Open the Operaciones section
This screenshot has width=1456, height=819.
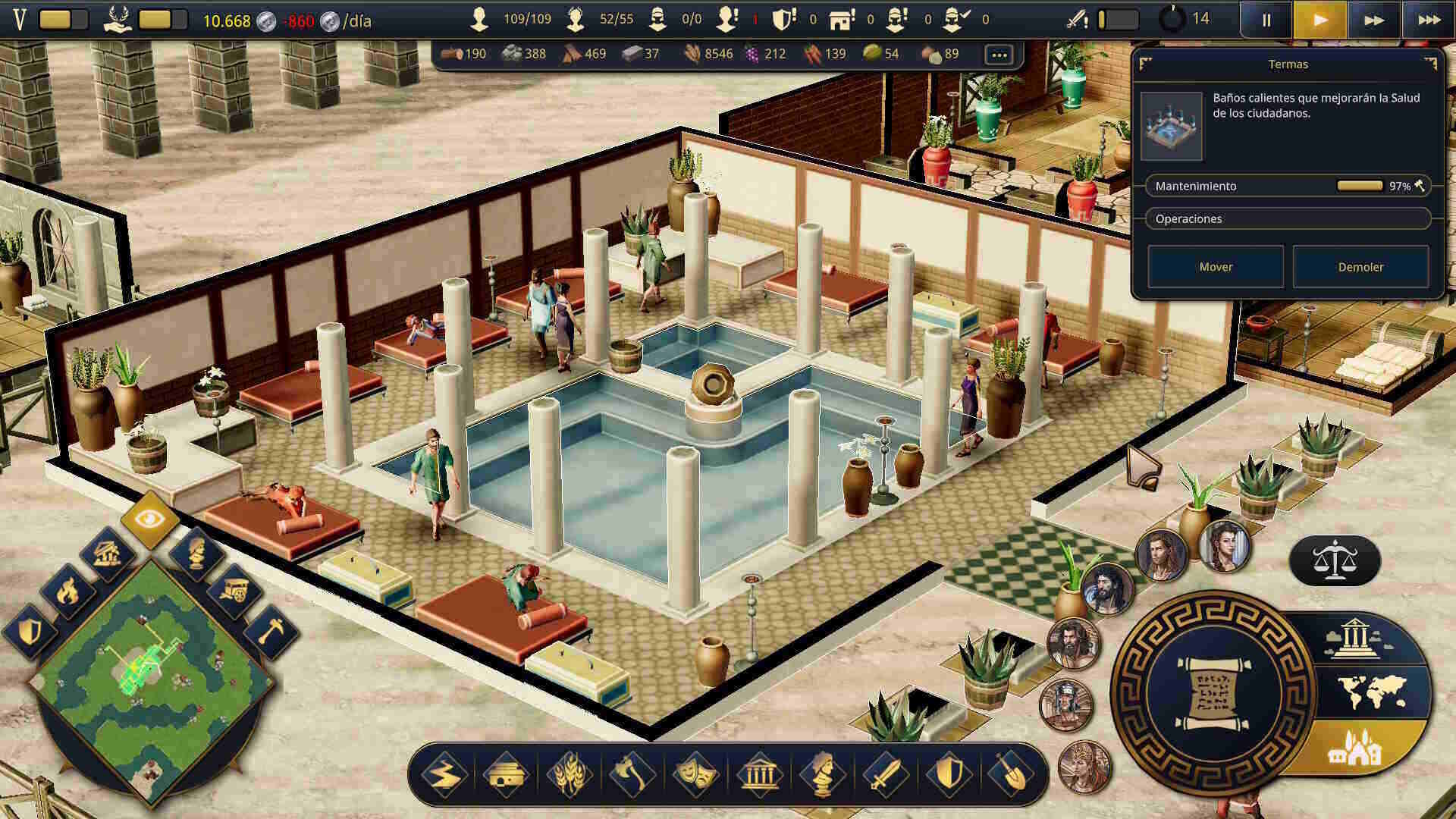point(1288,218)
